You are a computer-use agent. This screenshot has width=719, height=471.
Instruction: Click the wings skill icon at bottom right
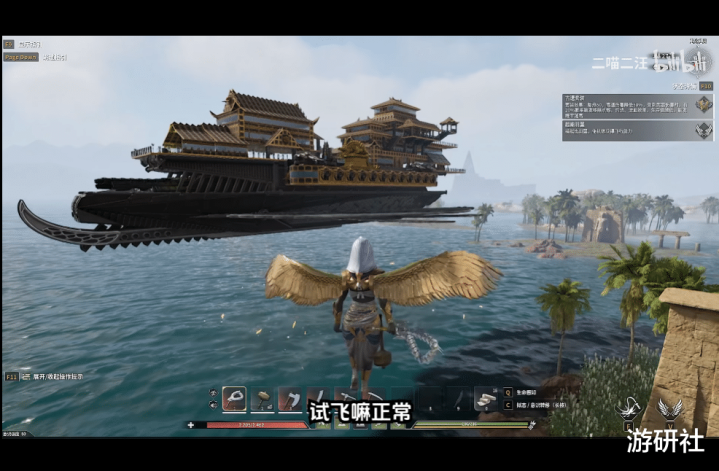tap(670, 409)
